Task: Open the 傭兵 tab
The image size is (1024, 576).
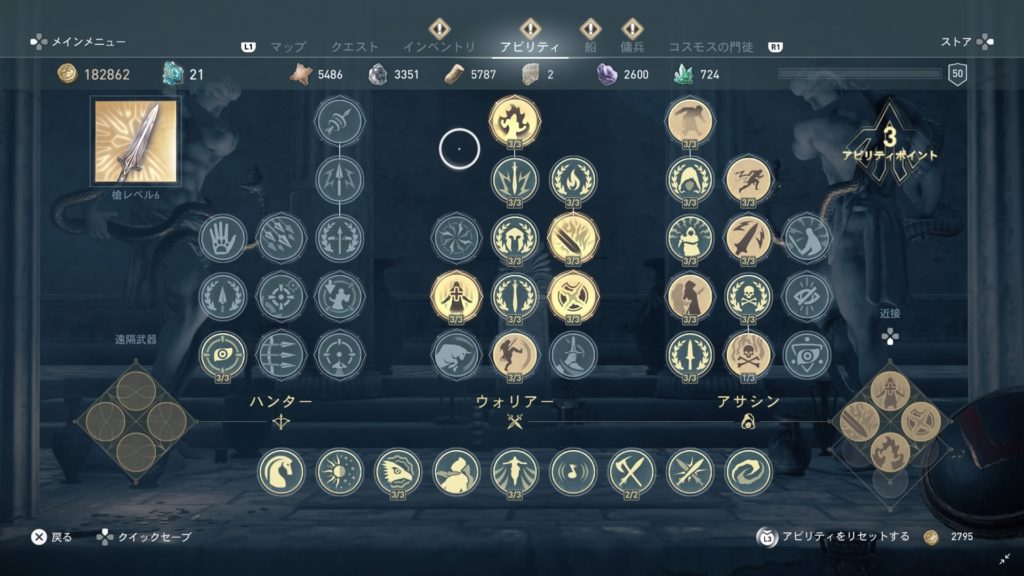Action: 631,46
